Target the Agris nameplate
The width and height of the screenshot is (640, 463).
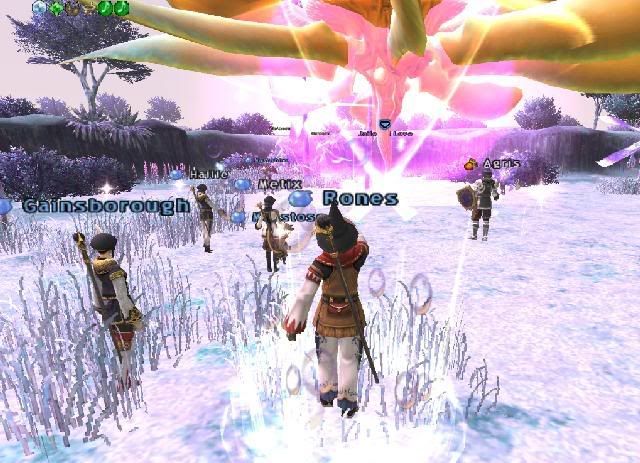pyautogui.click(x=501, y=163)
